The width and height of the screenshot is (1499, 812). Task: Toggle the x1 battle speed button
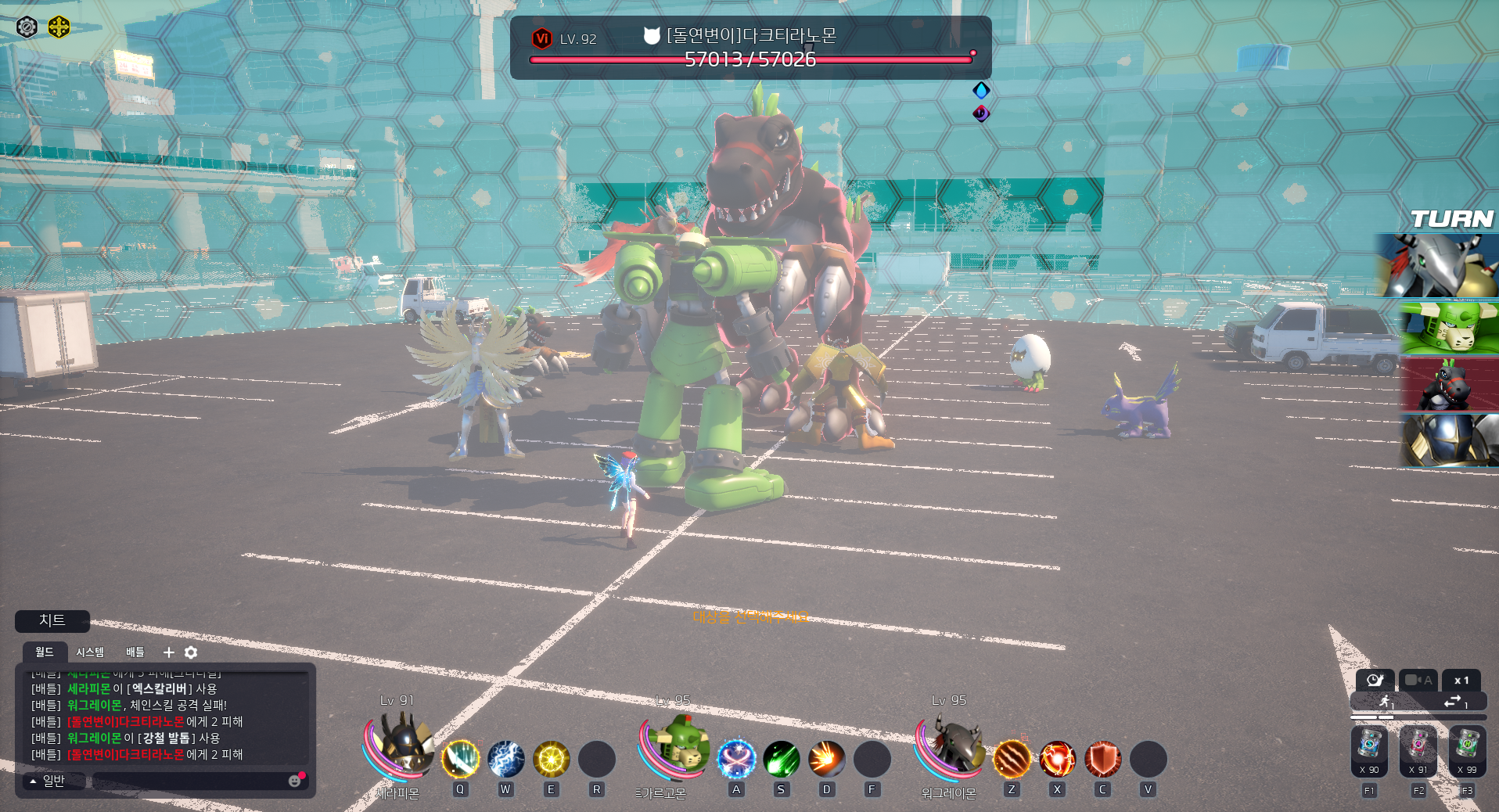(x=1461, y=681)
